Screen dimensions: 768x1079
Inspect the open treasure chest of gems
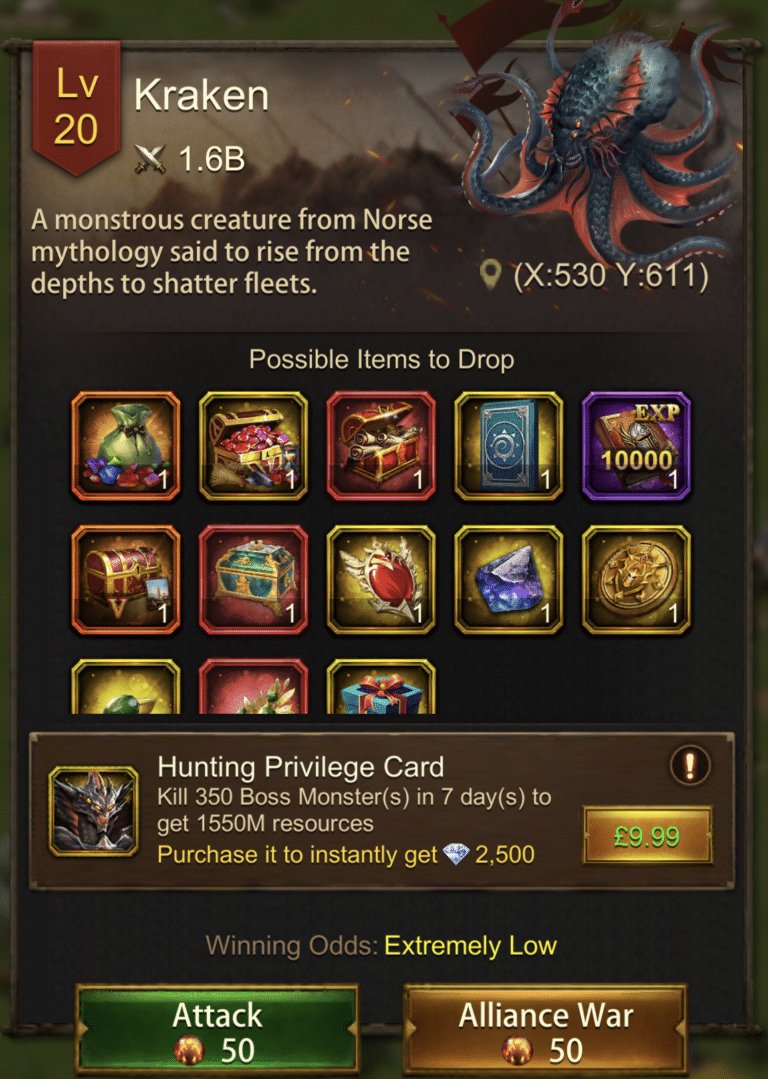point(253,445)
